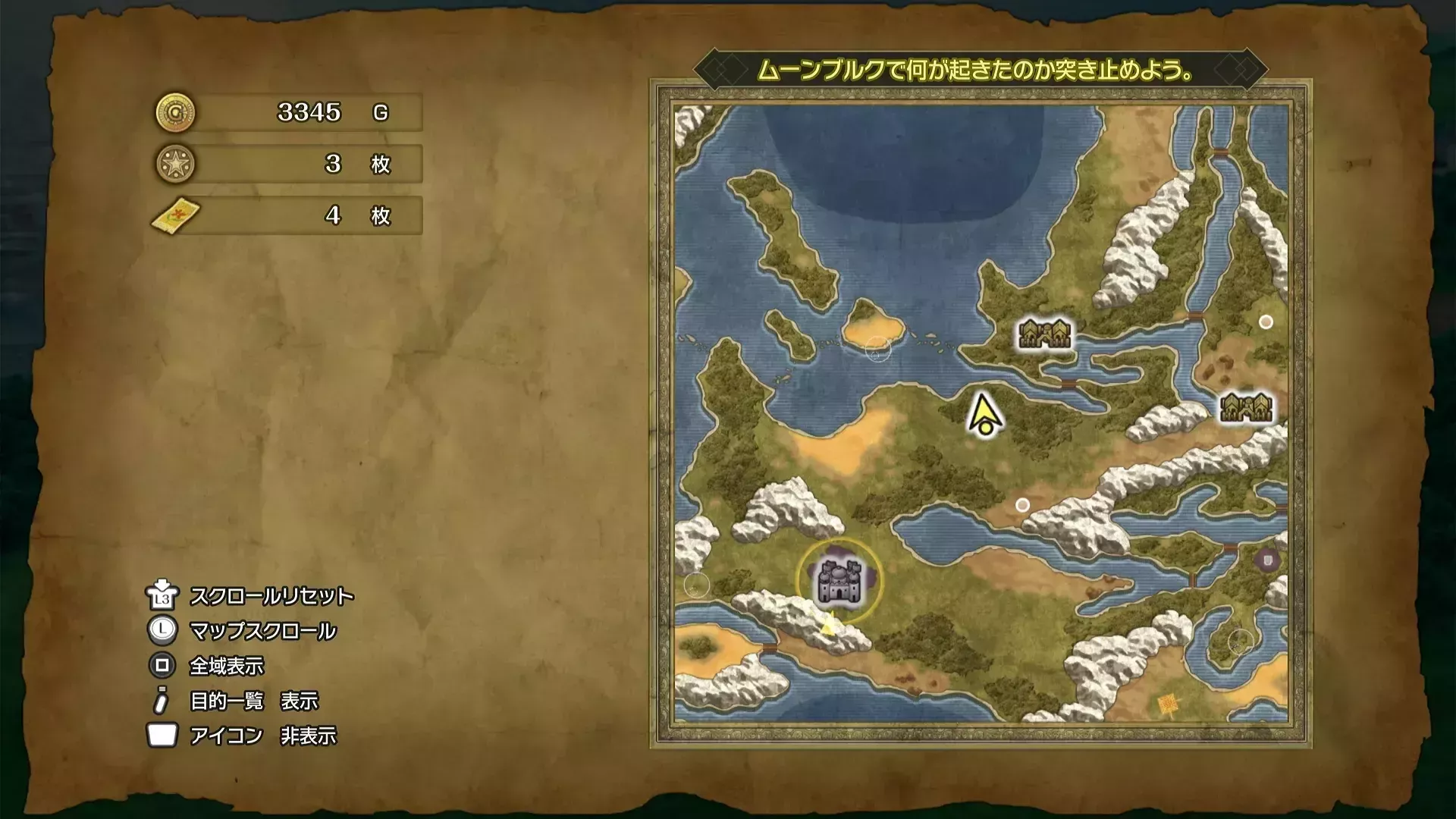Click the 表示 label next to 目的一覧
Image resolution: width=1456 pixels, height=819 pixels.
301,701
